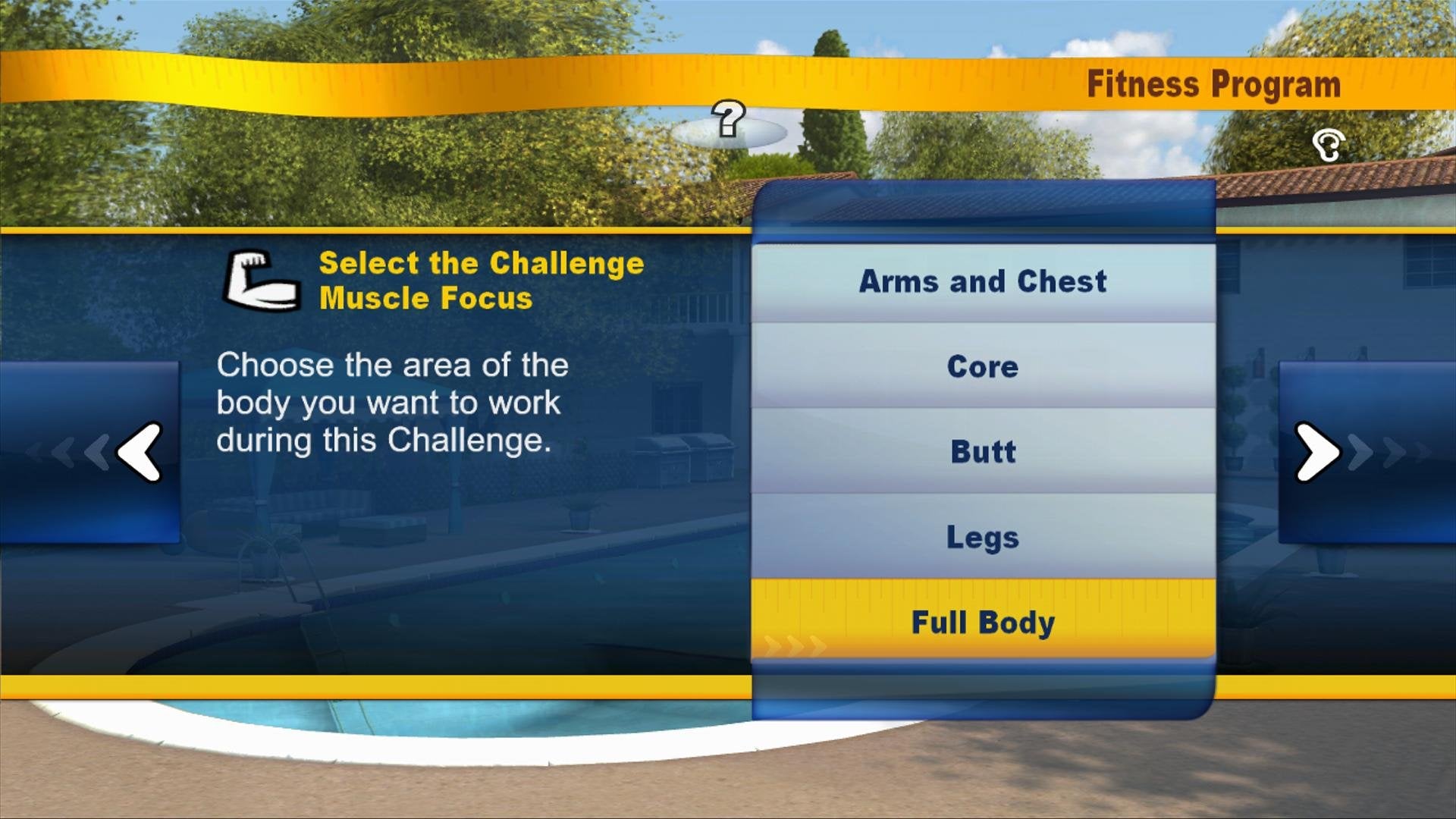Select Arms and Chest muscle focus
This screenshot has width=1456, height=819.
[x=982, y=281]
